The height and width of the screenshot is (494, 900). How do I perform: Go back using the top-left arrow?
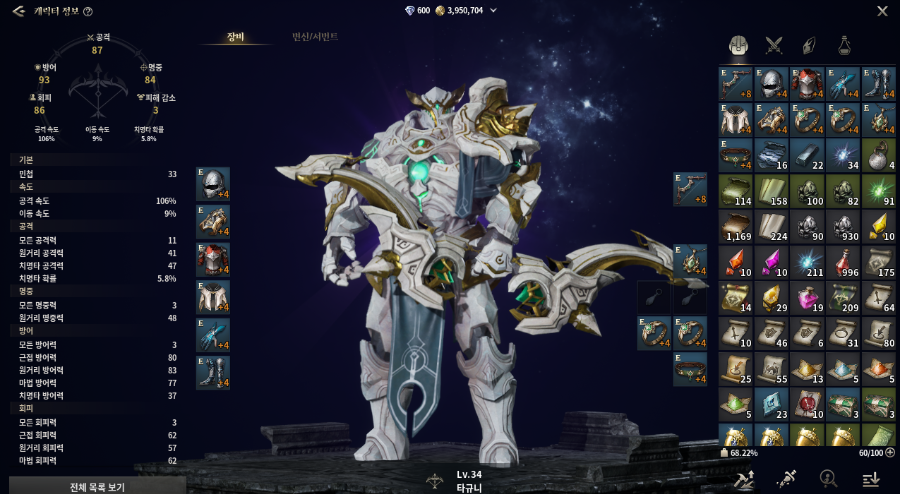18,11
